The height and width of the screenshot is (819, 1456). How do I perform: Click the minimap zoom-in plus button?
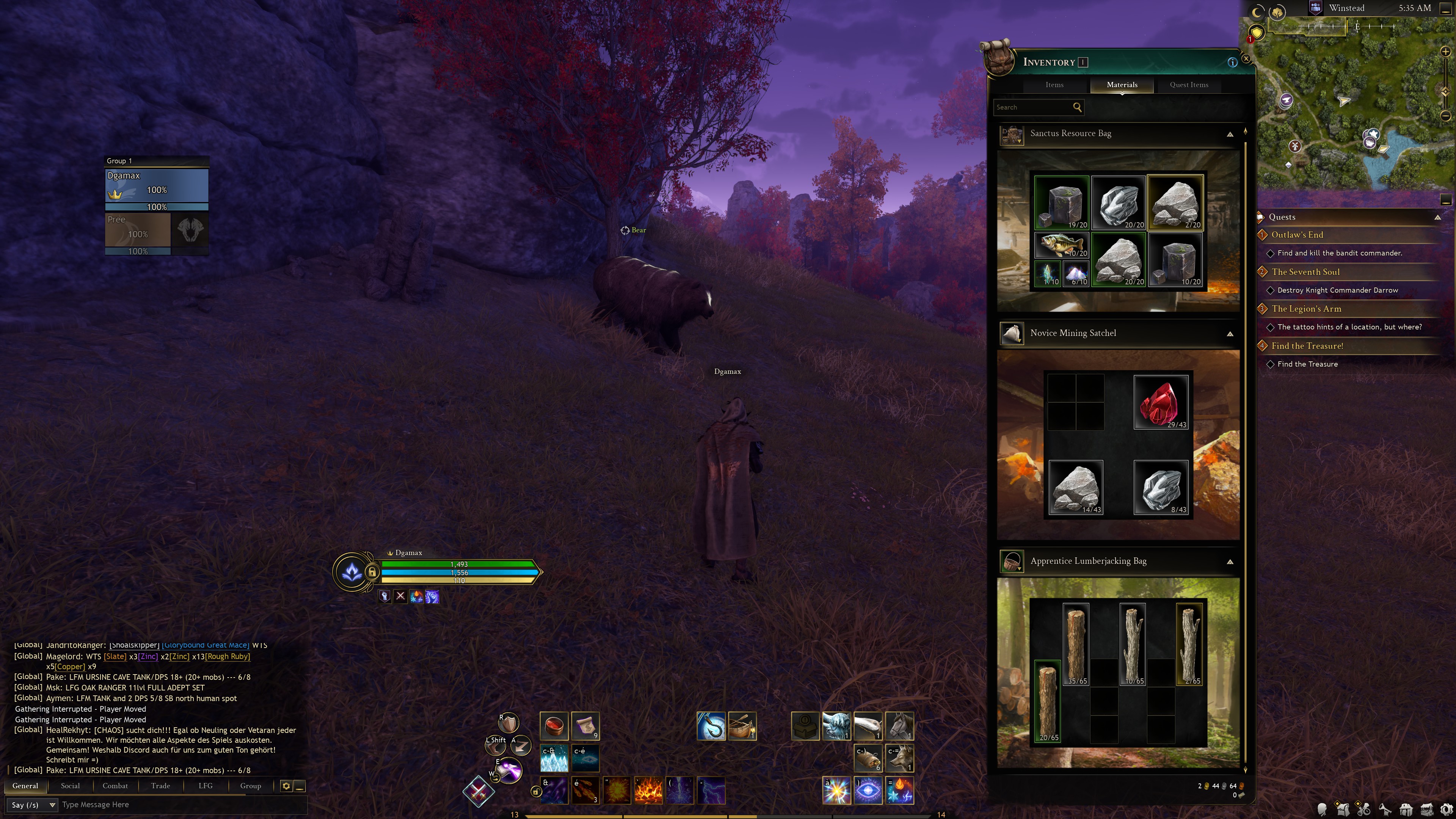(x=1445, y=52)
